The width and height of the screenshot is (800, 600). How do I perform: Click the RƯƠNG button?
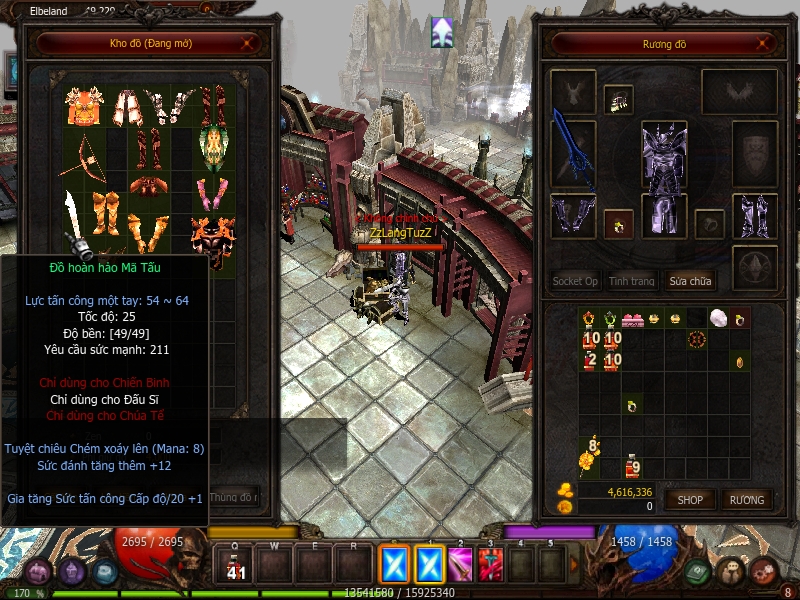click(x=746, y=499)
